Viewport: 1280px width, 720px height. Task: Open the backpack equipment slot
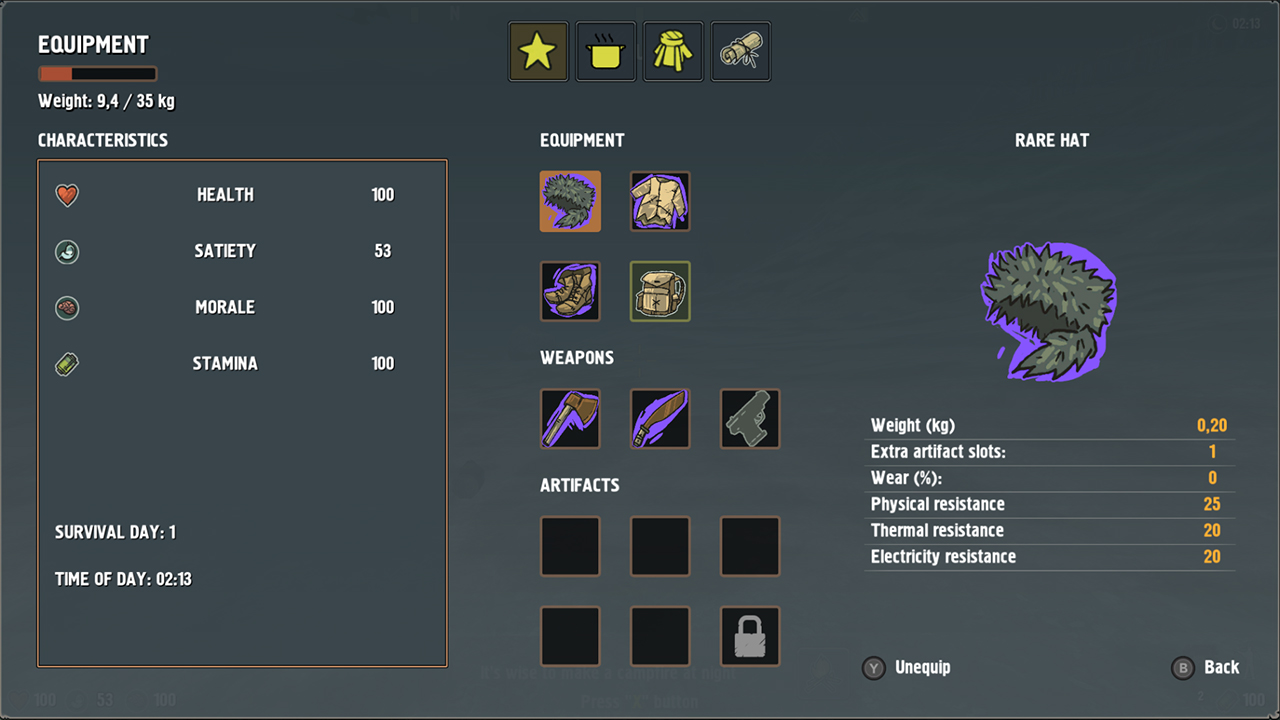pos(660,291)
